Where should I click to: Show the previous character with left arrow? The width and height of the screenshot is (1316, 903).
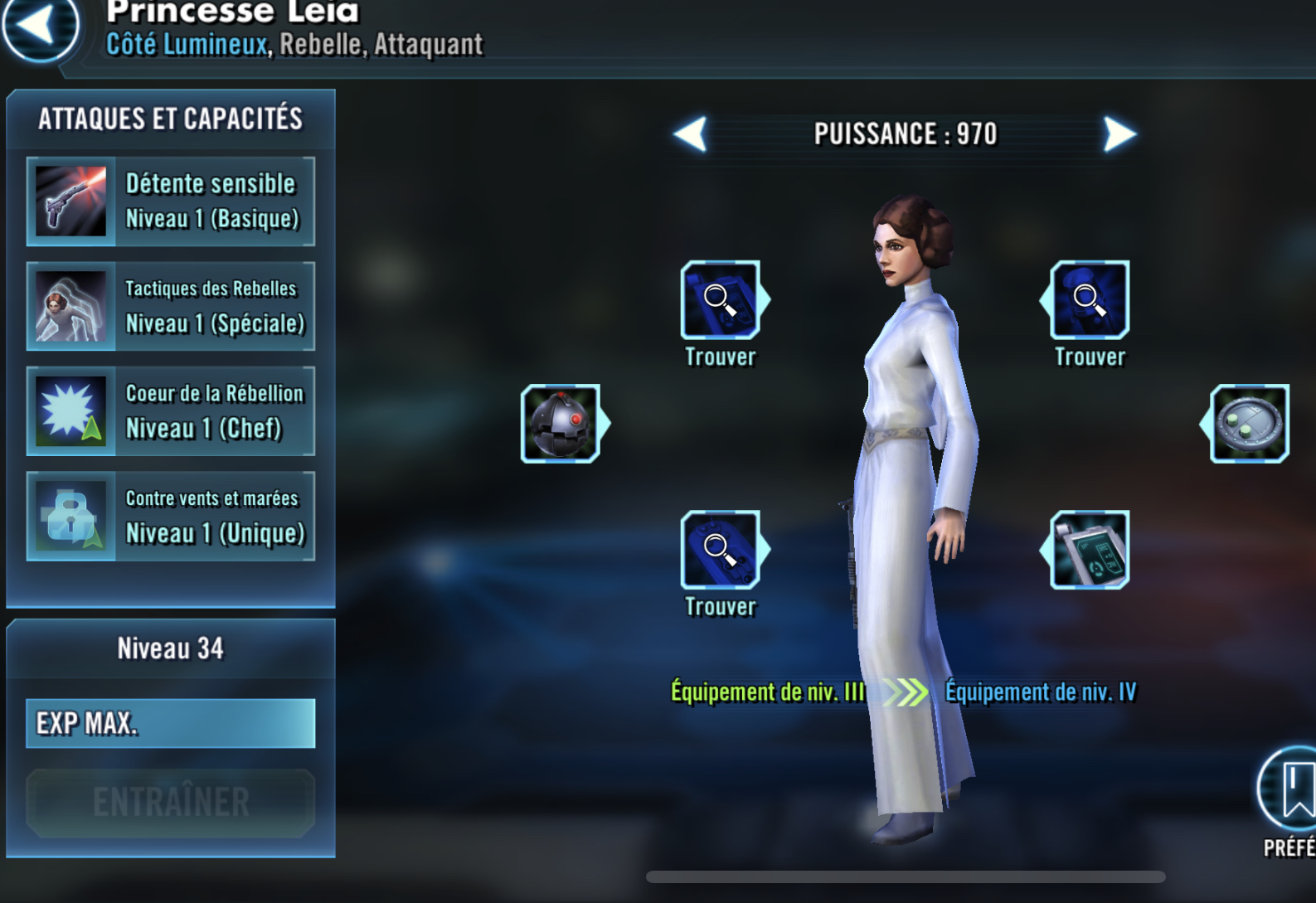(x=691, y=134)
